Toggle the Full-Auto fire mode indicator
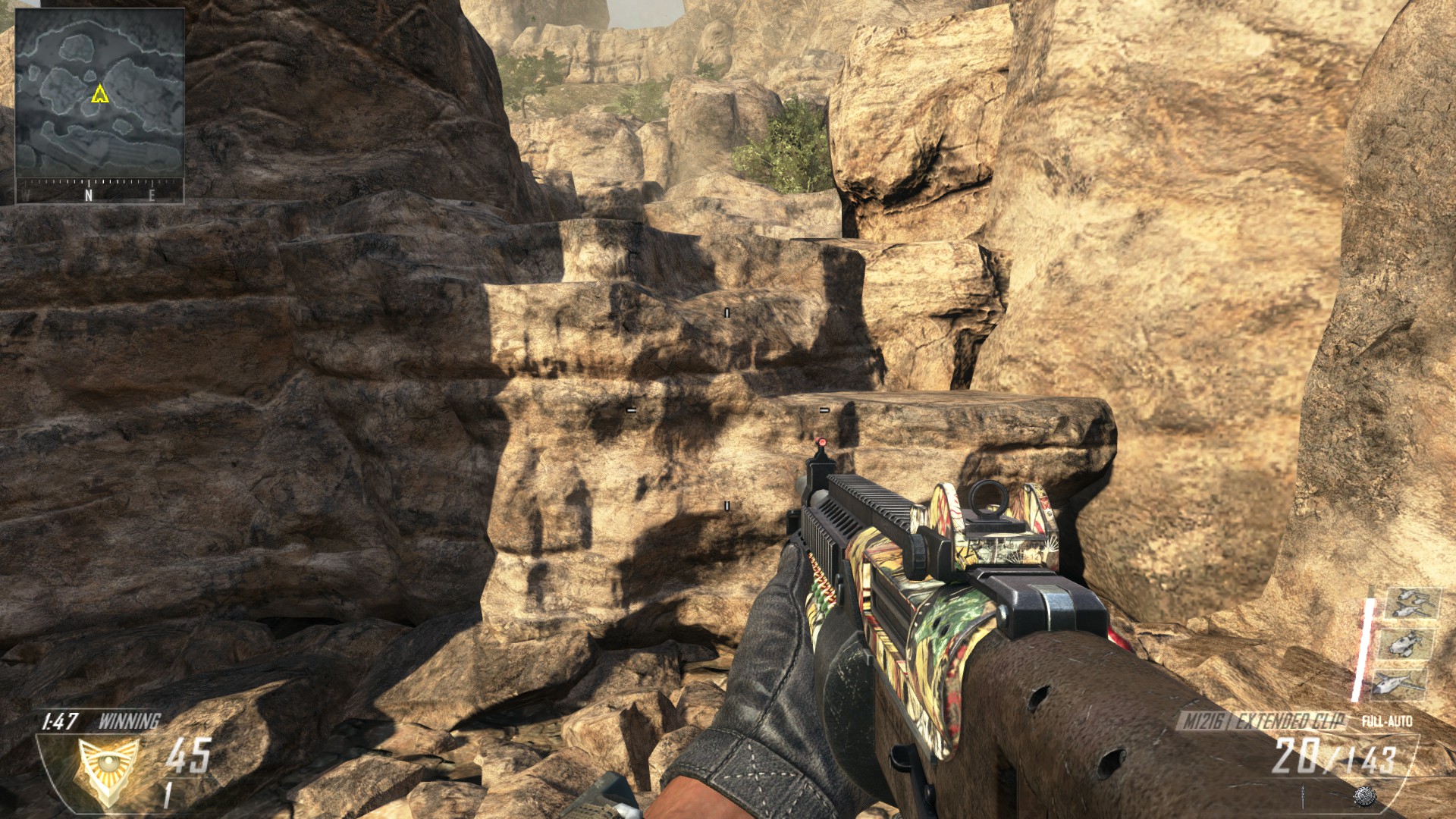1456x819 pixels. pos(1386,720)
